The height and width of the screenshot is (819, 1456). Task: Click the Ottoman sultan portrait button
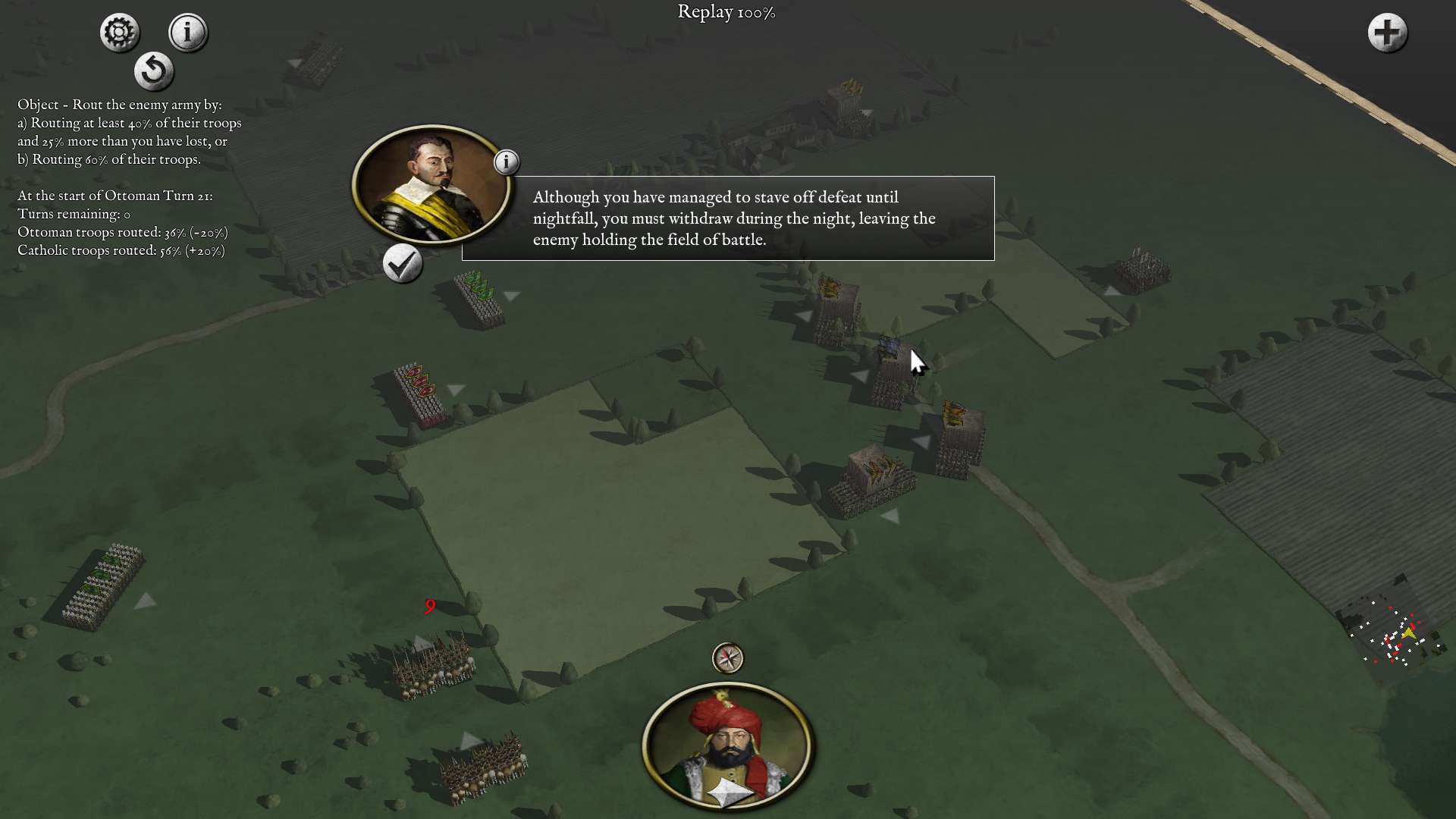click(728, 746)
